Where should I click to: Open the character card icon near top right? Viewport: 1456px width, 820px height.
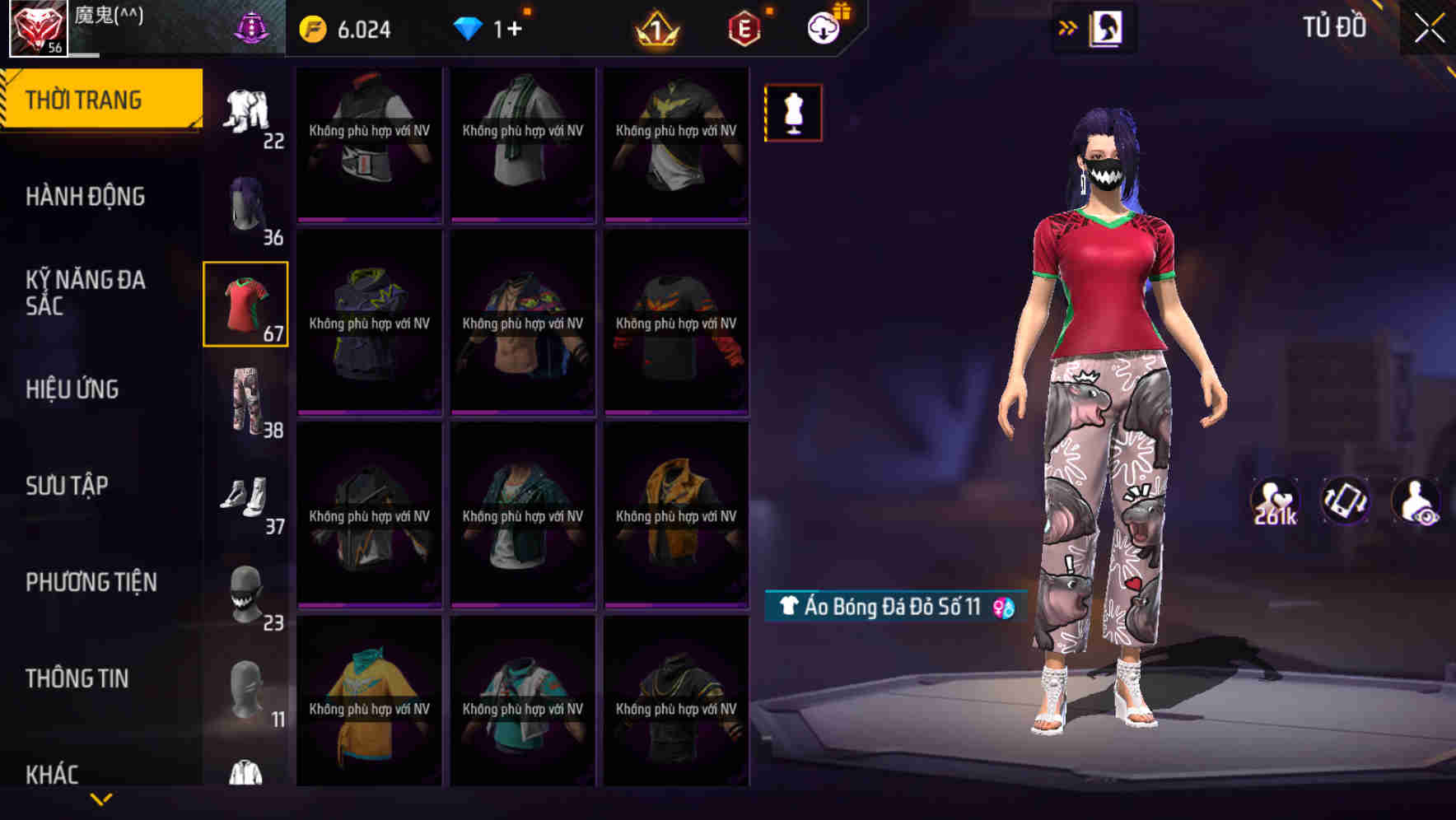(1108, 27)
